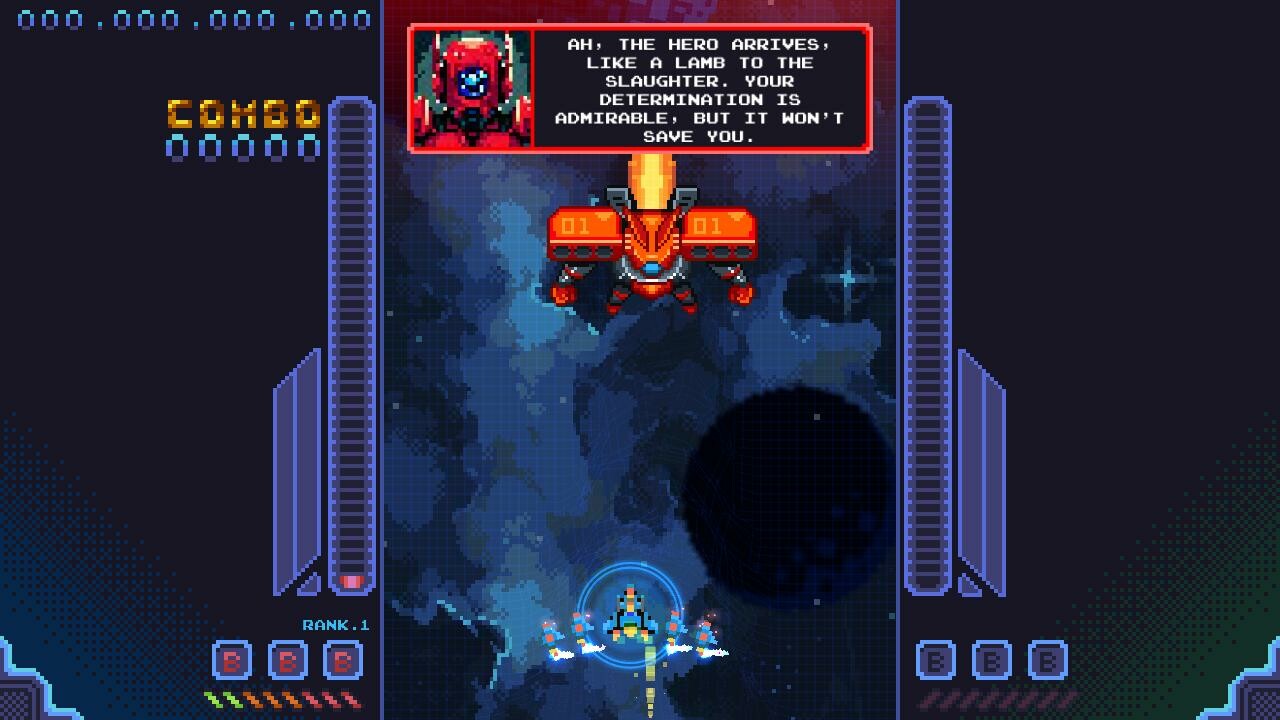Select the middle B icon on the right side

click(x=993, y=662)
